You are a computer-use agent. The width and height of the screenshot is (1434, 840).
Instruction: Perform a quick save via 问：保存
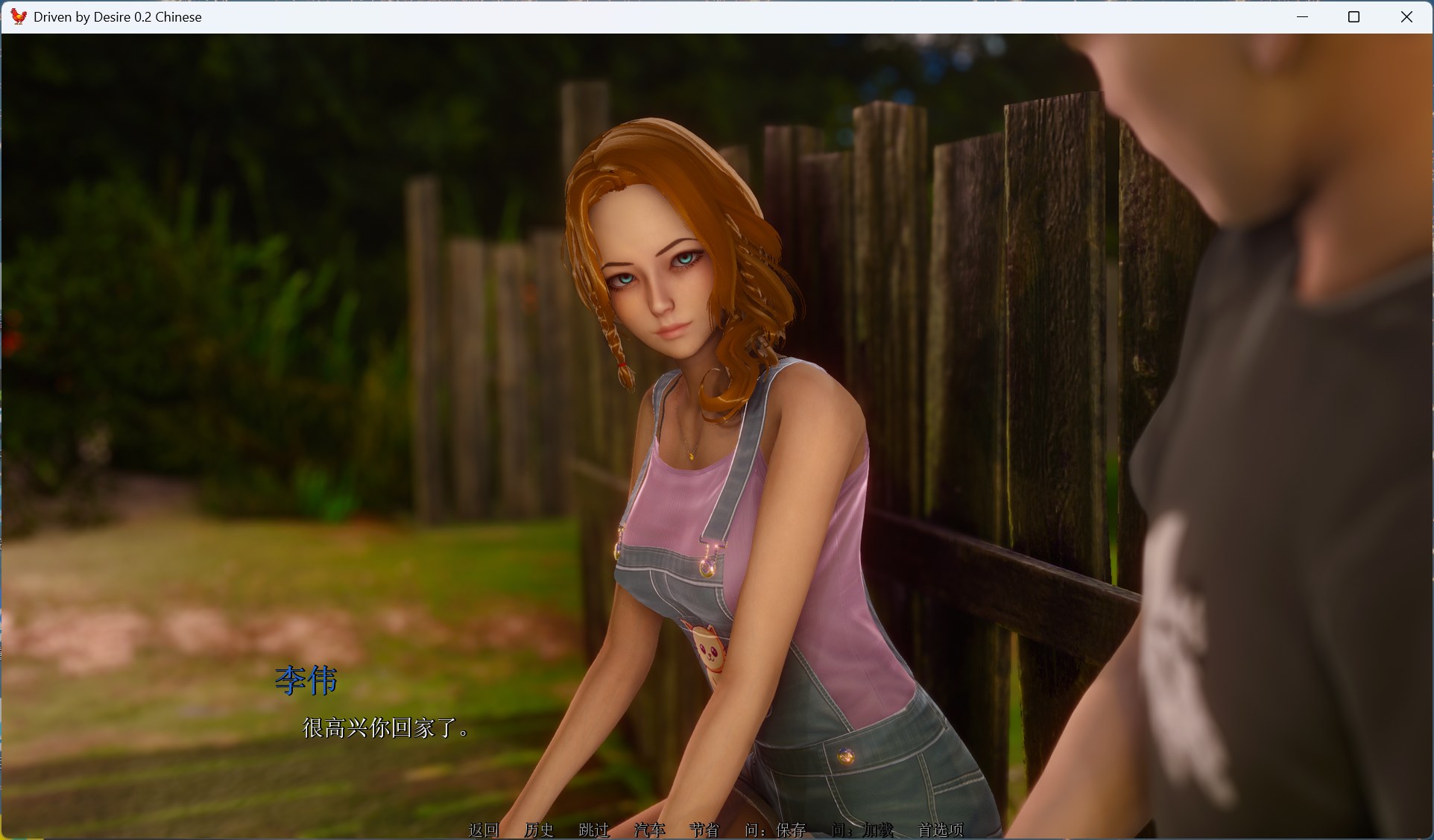[777, 830]
